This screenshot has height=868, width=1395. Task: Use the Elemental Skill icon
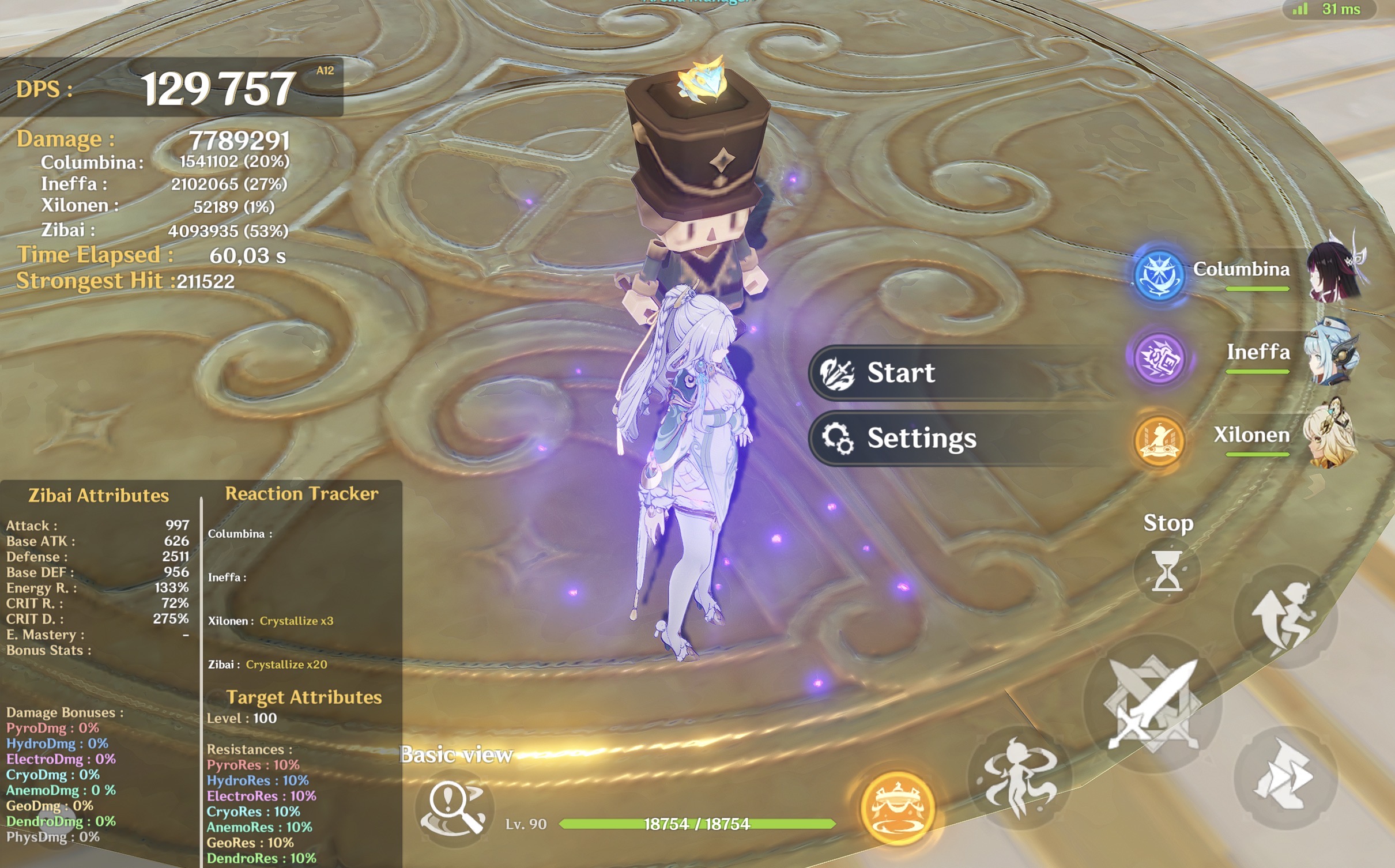1019,778
